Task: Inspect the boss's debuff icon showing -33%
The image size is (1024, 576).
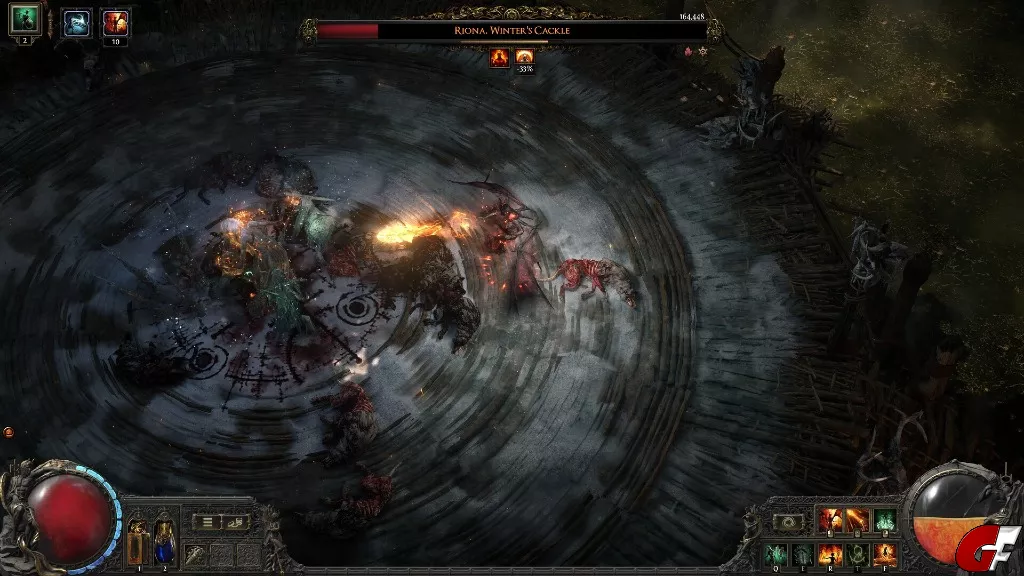Action: [x=525, y=58]
